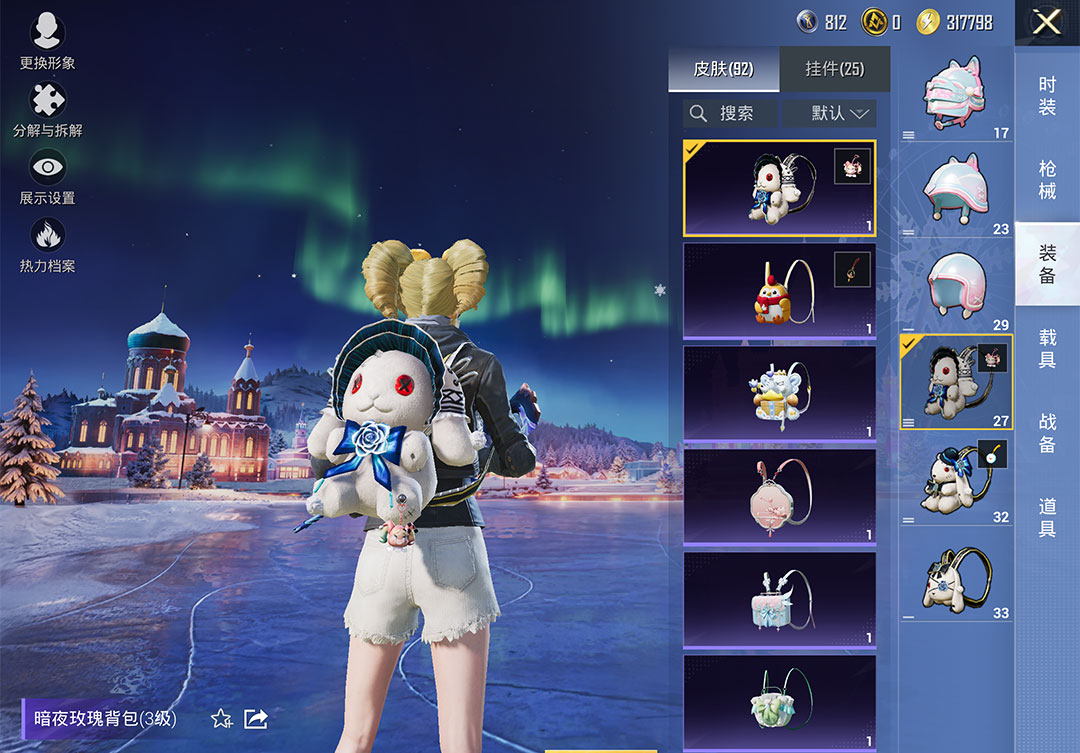Click the 搜索 search field
The width and height of the screenshot is (1080, 753).
tap(730, 113)
